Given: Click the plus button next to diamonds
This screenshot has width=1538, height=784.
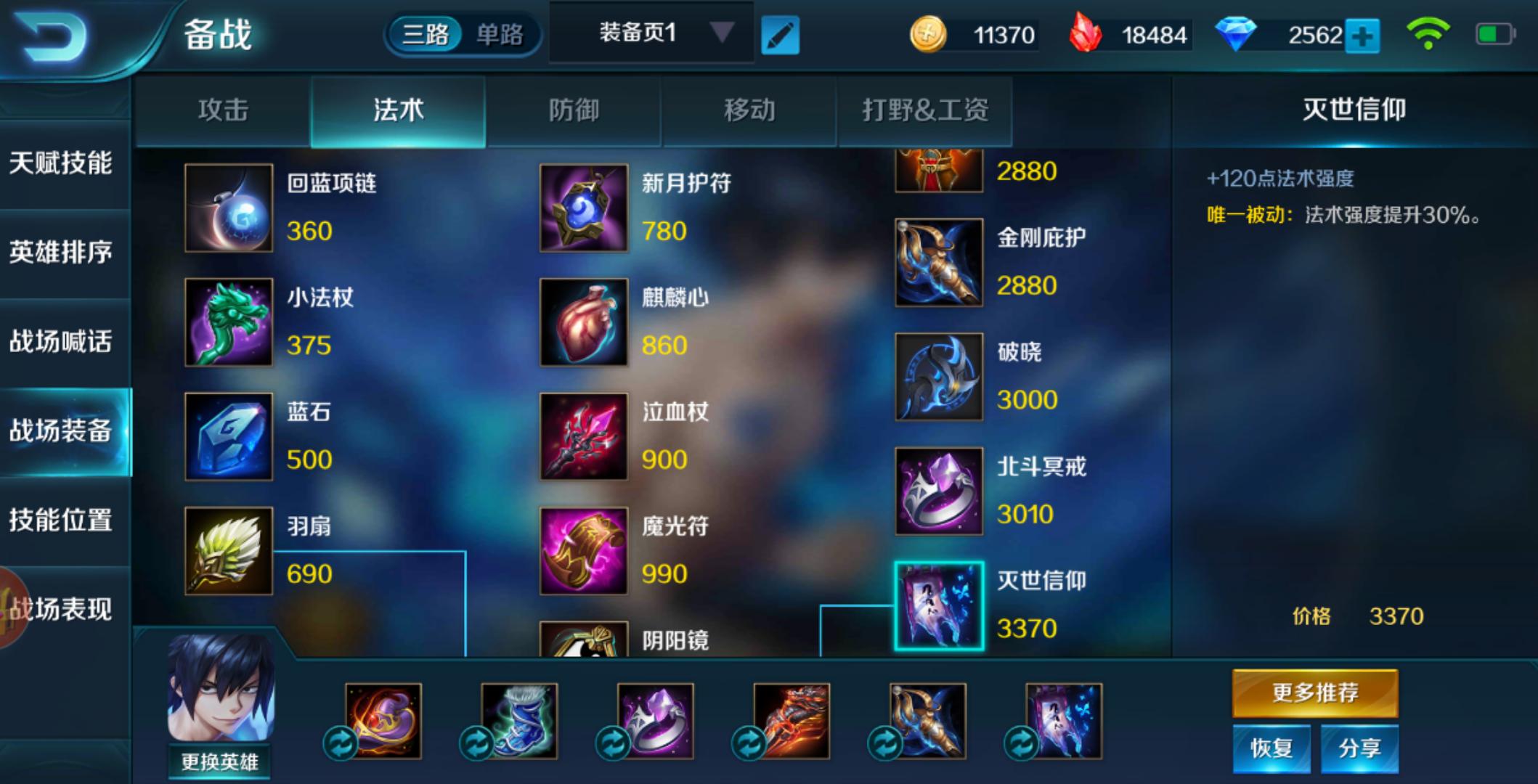Looking at the screenshot, I should pyautogui.click(x=1364, y=33).
